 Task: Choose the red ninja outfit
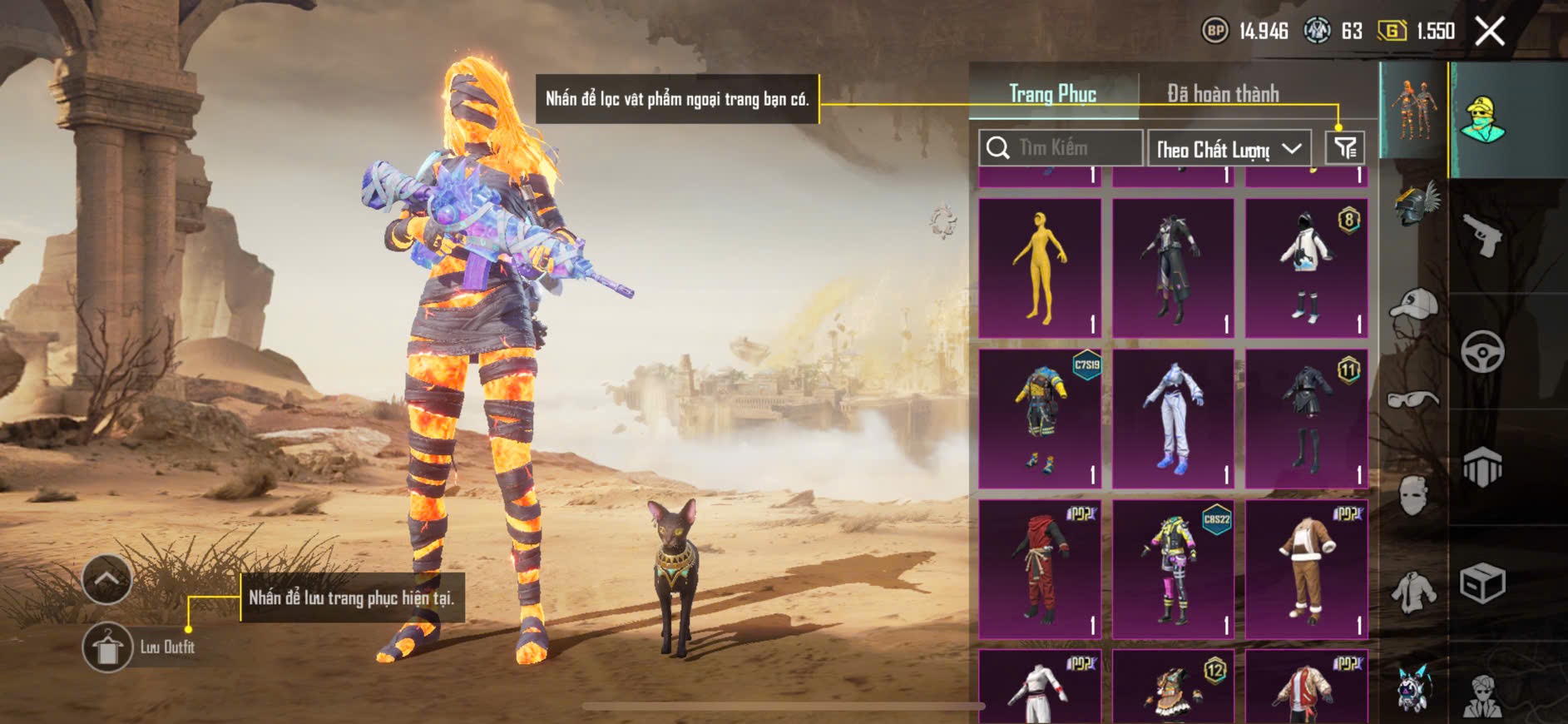(1040, 569)
